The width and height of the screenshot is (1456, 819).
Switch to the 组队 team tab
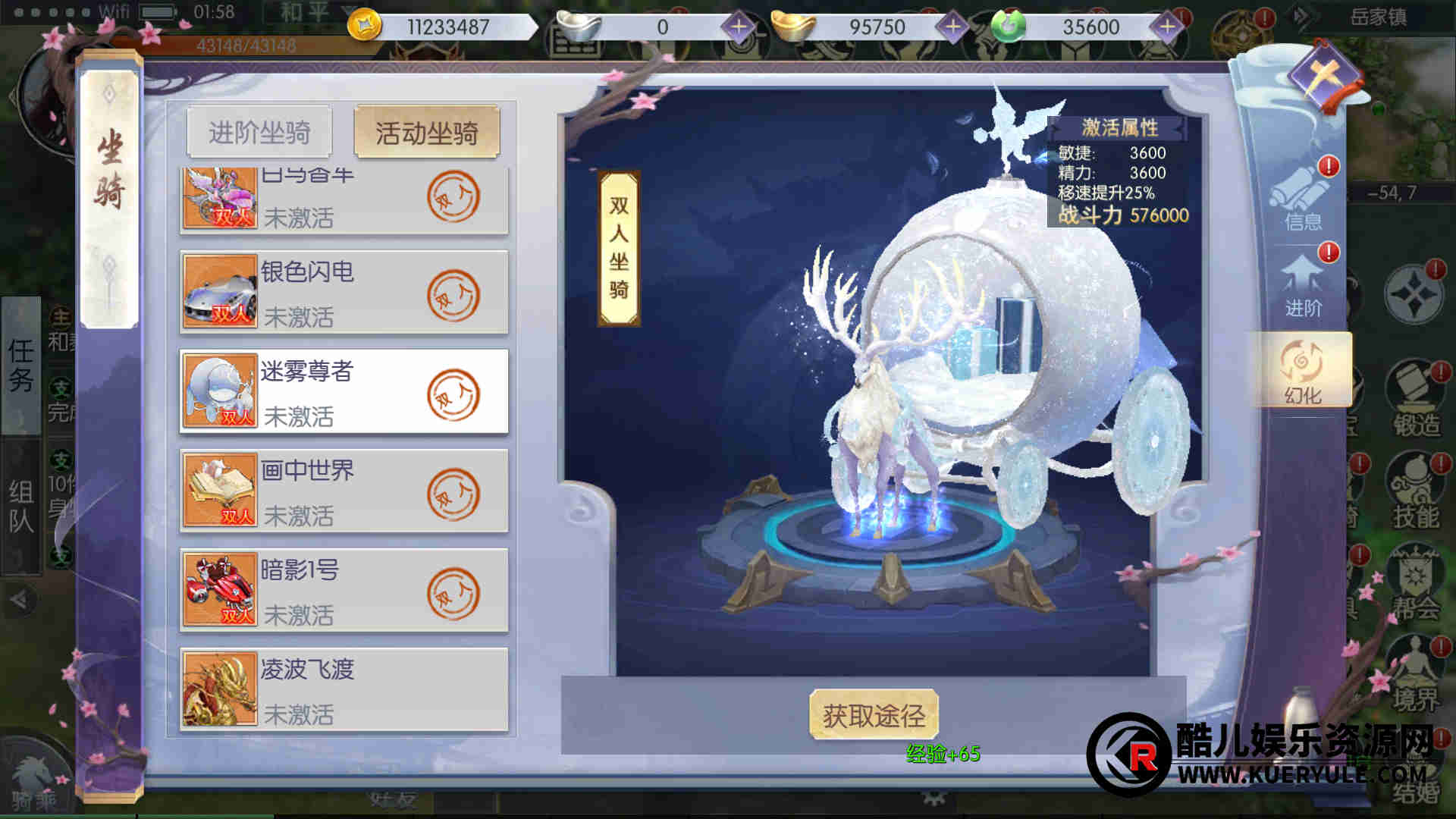tap(21, 507)
